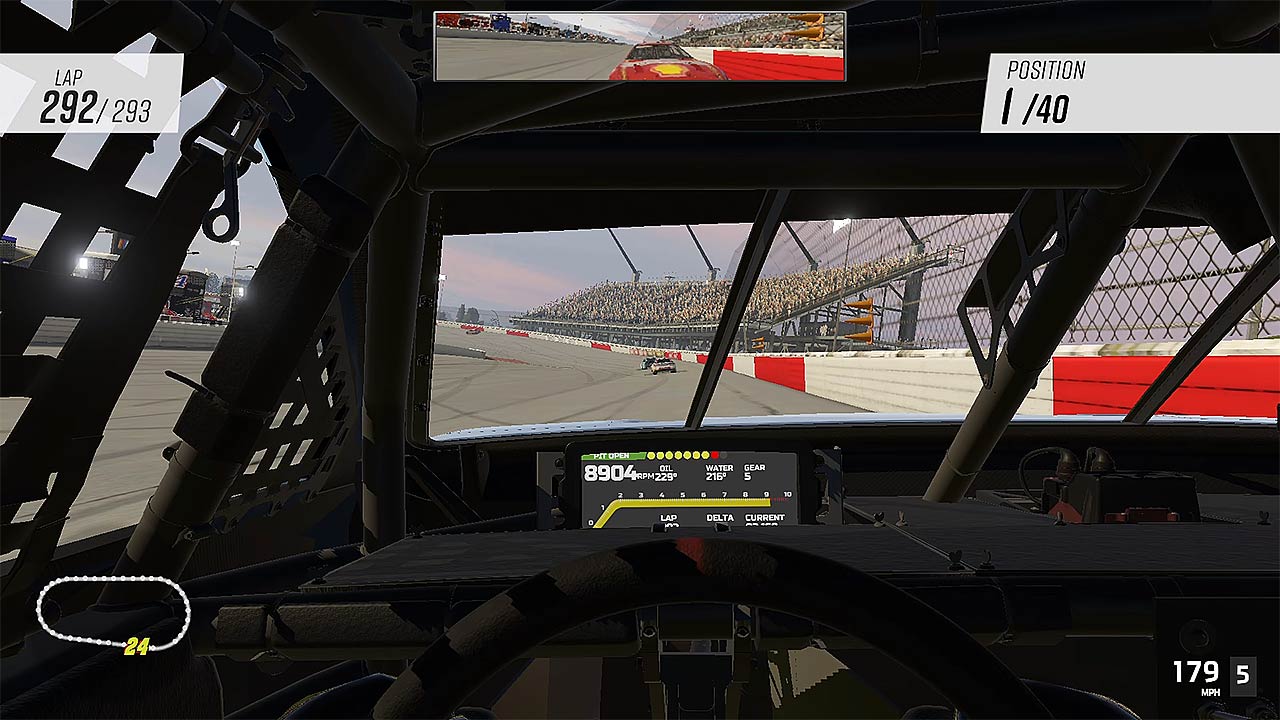Click the OIL temperature indicator
1280x720 pixels.
665,470
